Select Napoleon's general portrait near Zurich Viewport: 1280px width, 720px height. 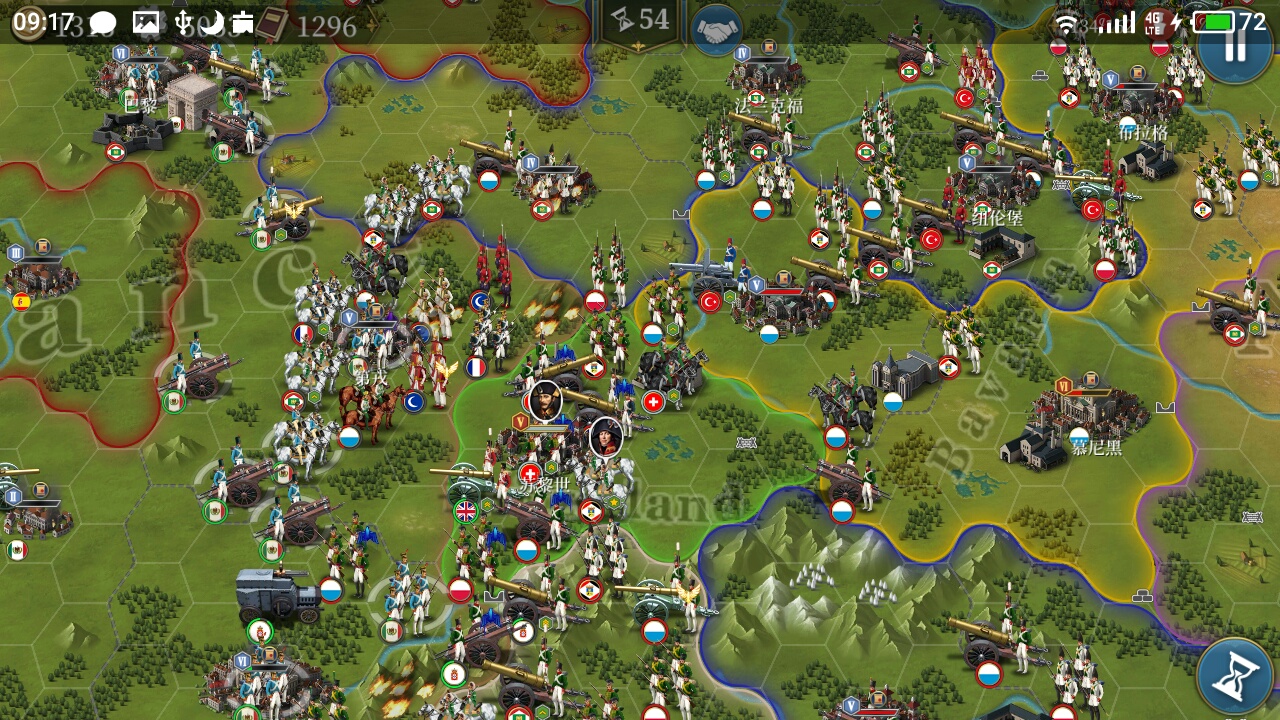tap(605, 437)
